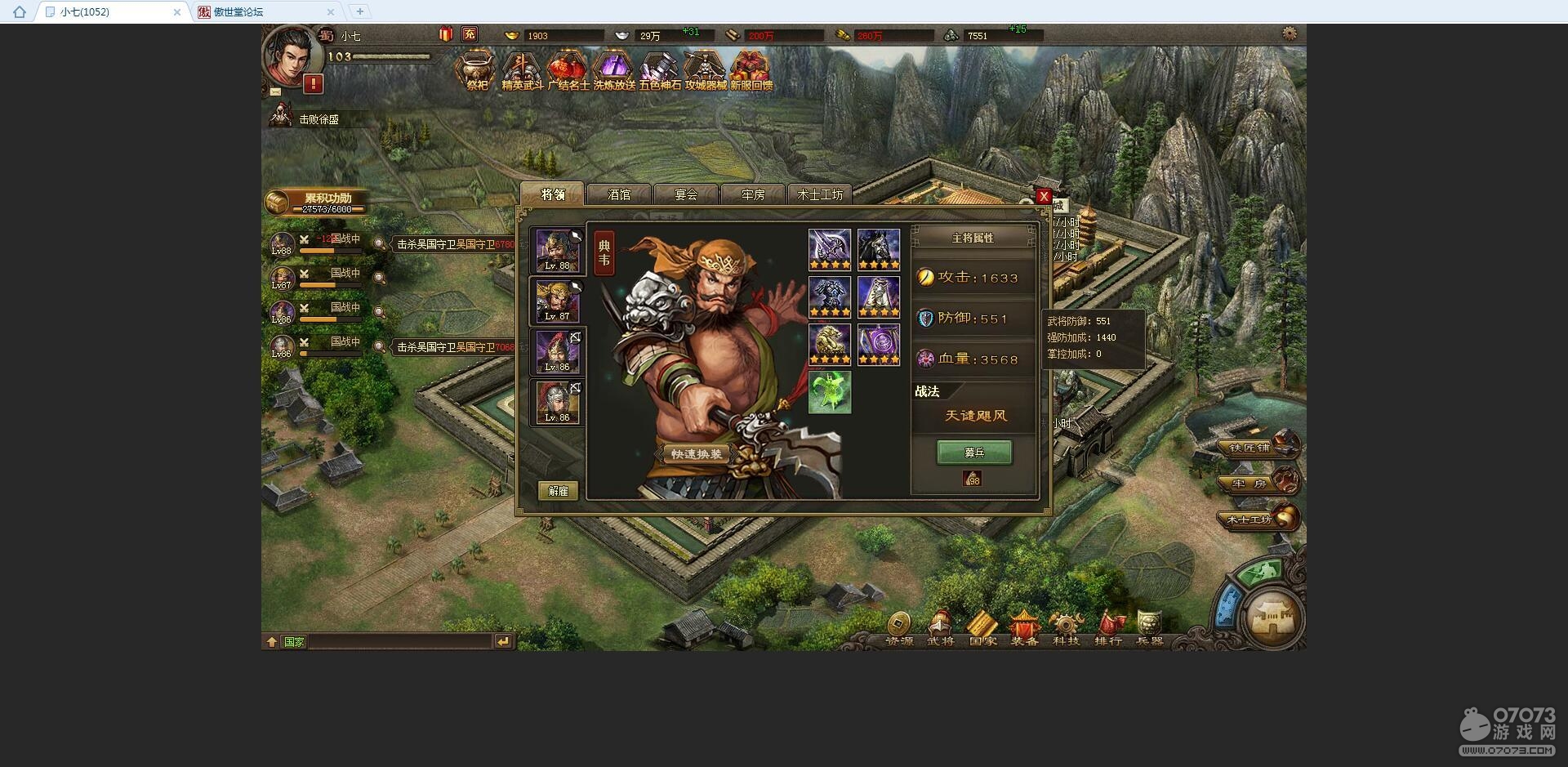Image resolution: width=1568 pixels, height=767 pixels.
Task: Choose the Lv. 87 general portrait
Action: click(x=558, y=301)
